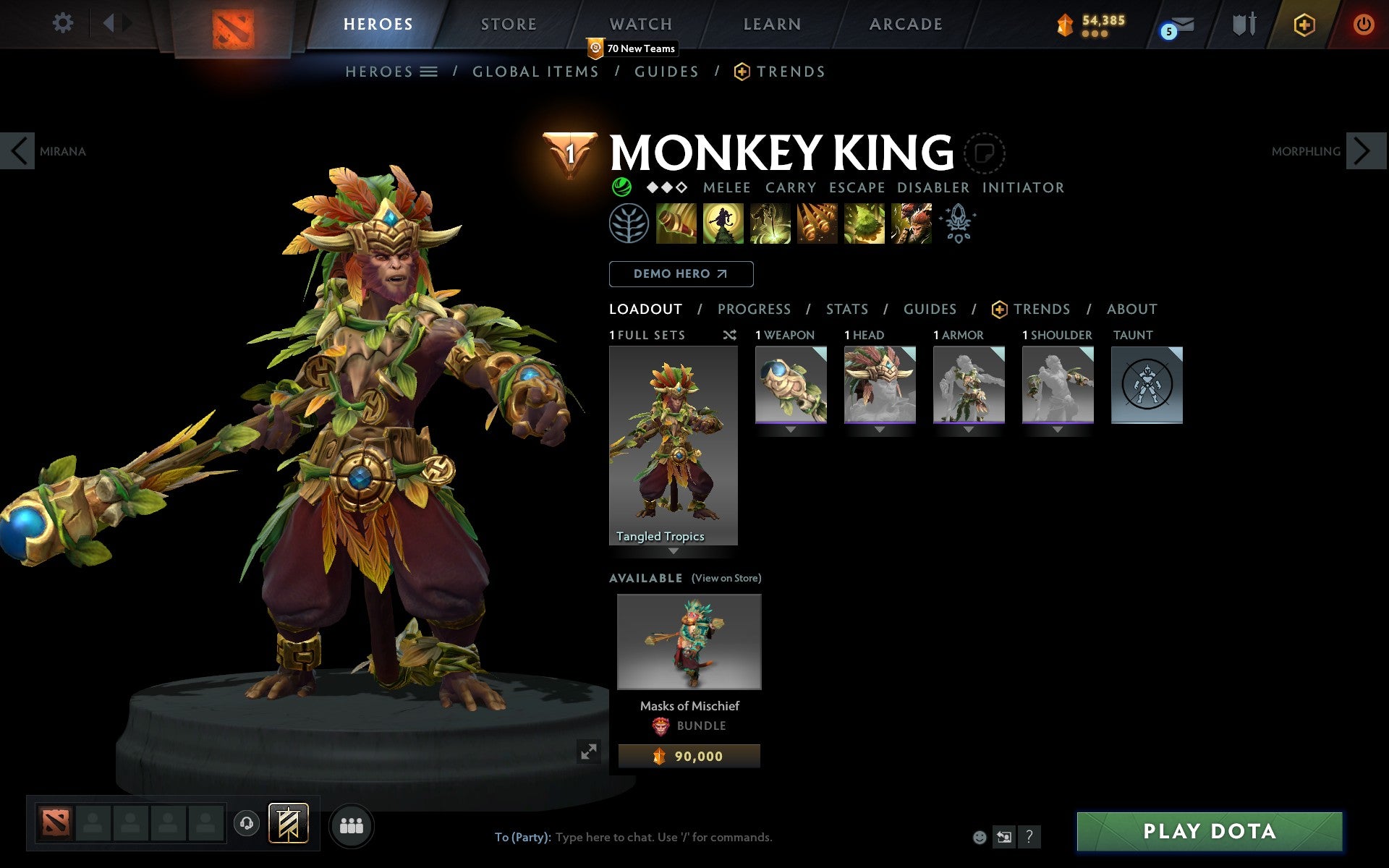Click the DEMO HERO button
This screenshot has height=868, width=1389.
coord(681,274)
